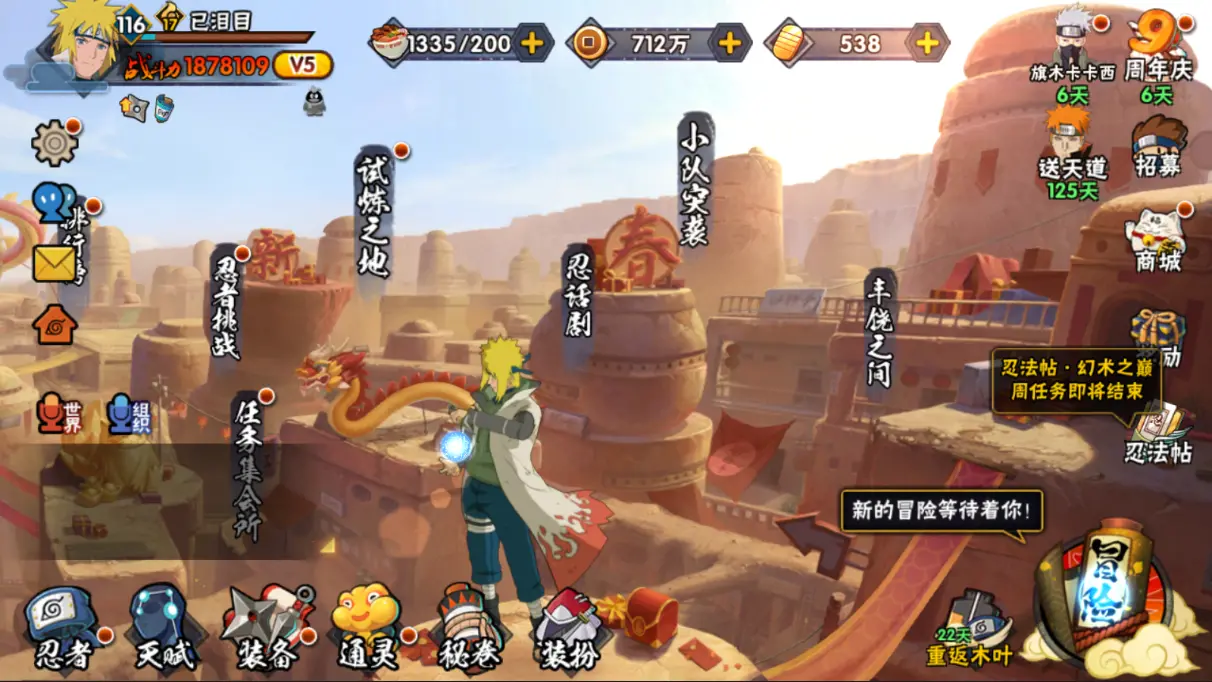This screenshot has width=1212, height=682.
Task: Open the 天赋 talent menu
Action: 165,628
